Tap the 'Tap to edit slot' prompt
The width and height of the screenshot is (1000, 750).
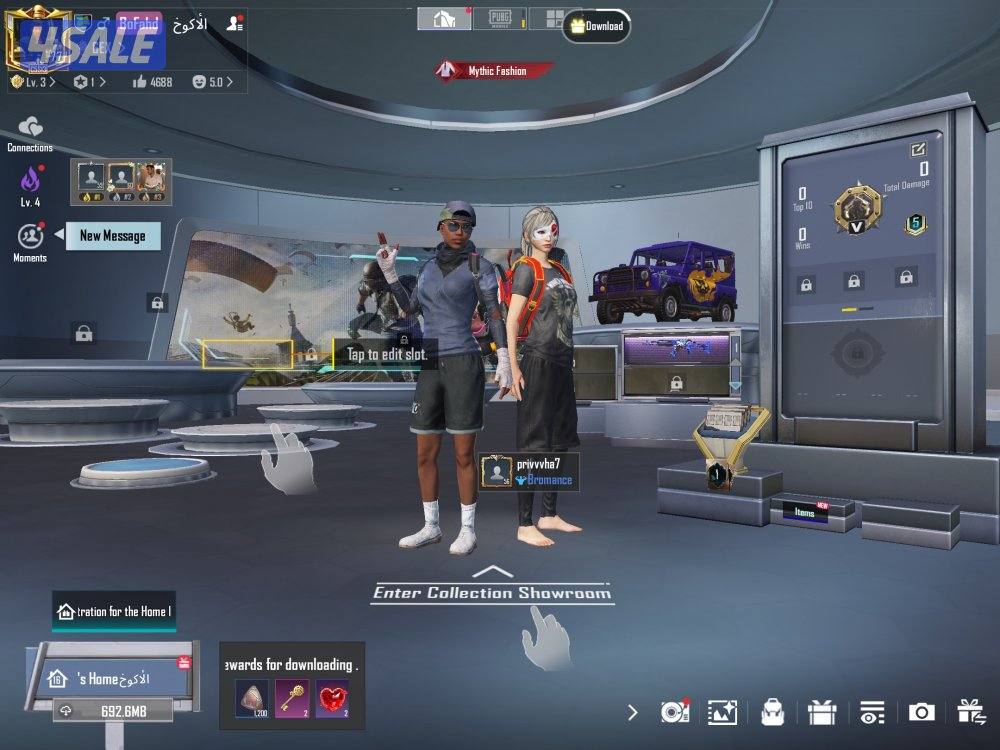(386, 354)
